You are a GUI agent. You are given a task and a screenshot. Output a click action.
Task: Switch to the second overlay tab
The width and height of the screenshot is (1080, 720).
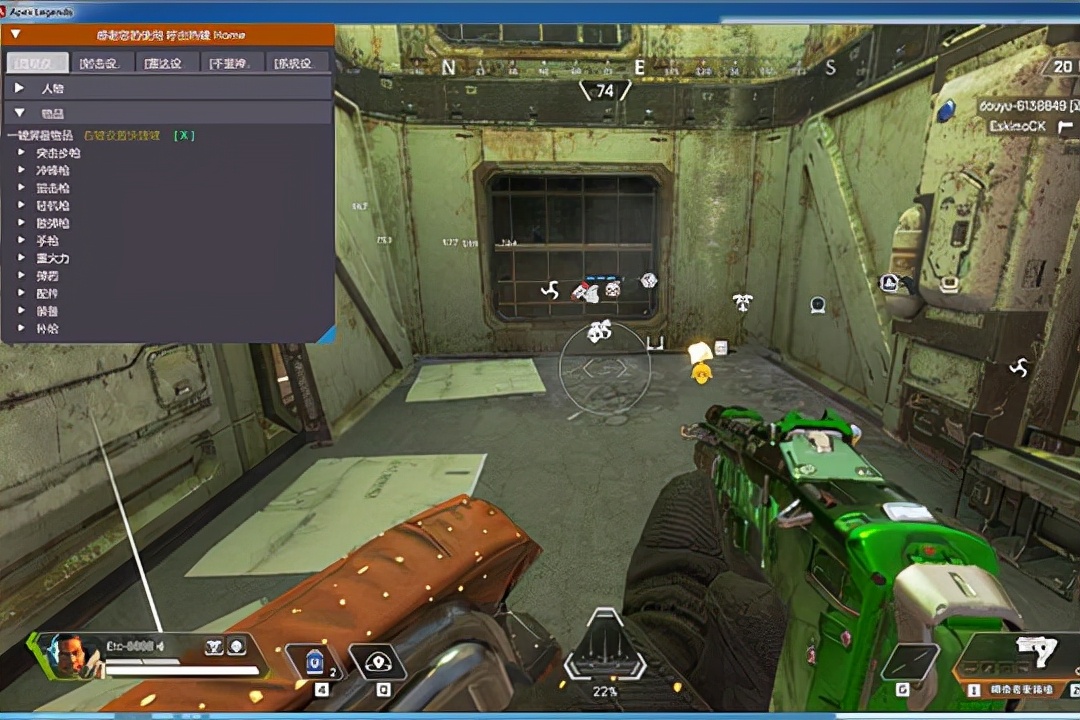pos(102,63)
